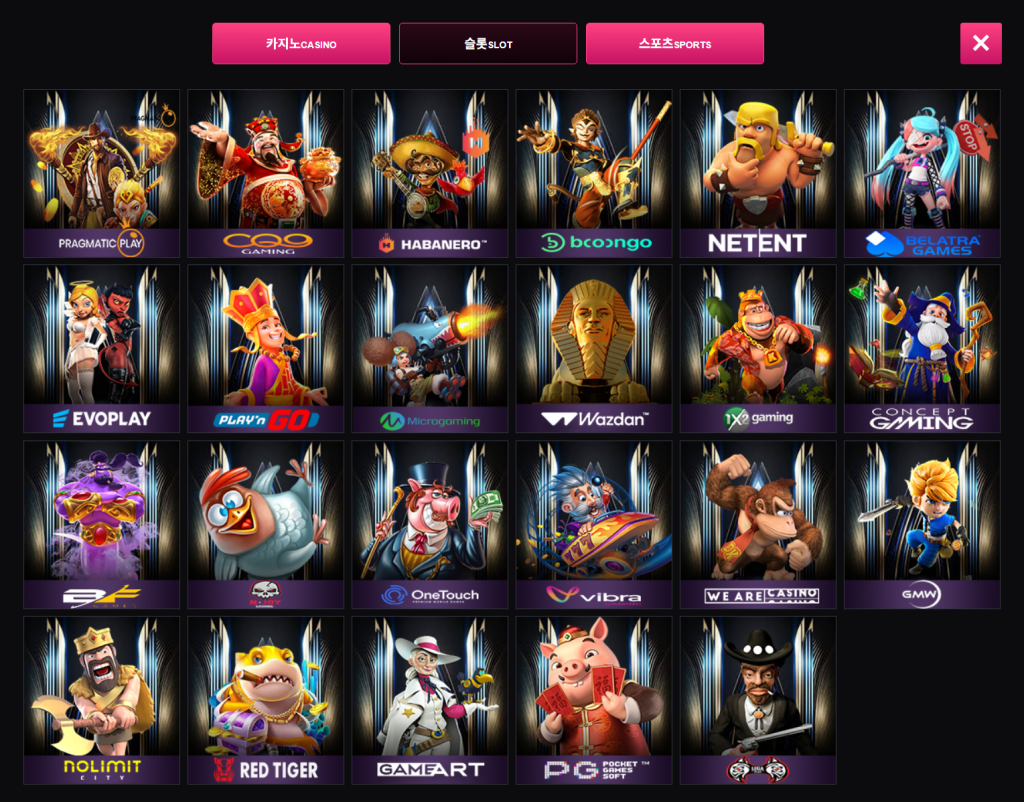Choose the Play'n GO tile

coord(266,349)
